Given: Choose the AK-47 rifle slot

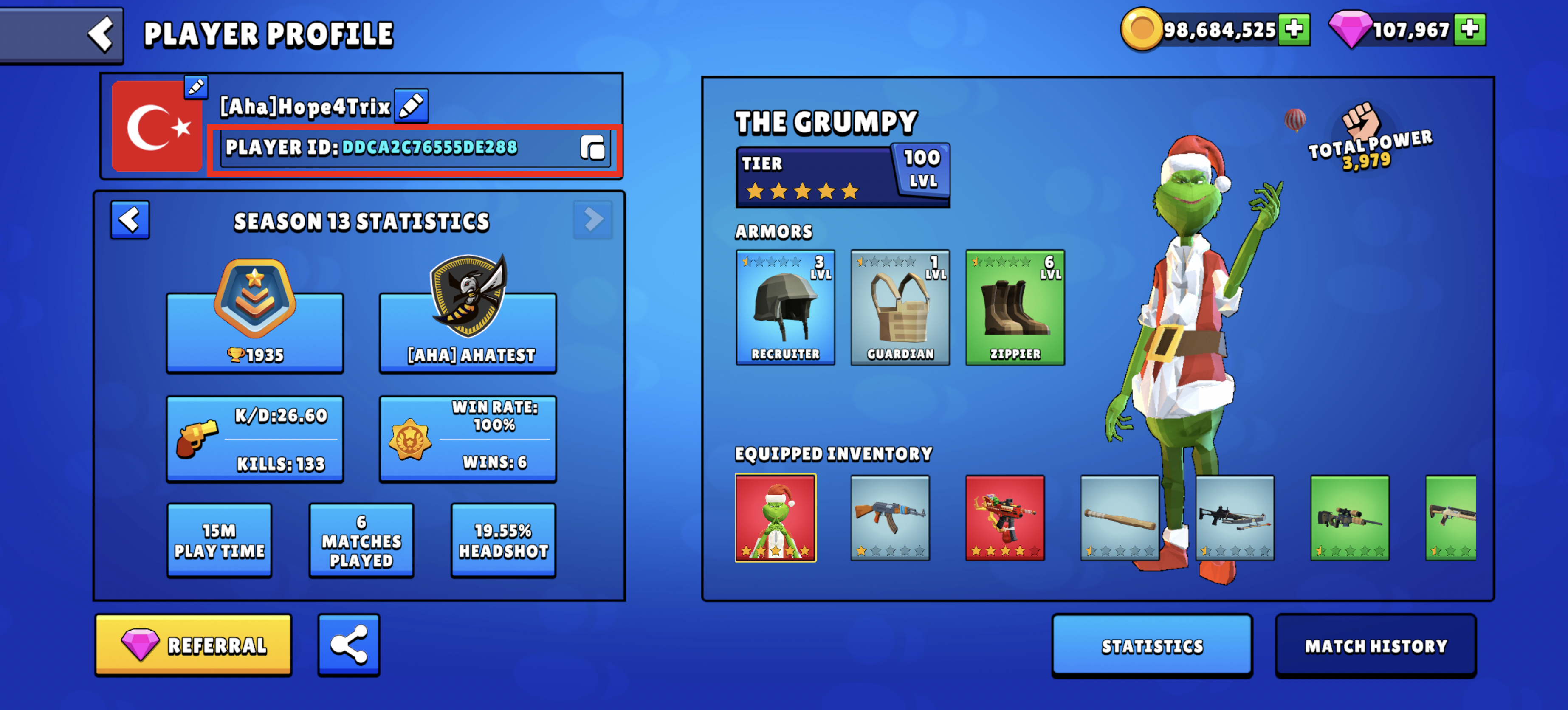Looking at the screenshot, I should point(890,518).
